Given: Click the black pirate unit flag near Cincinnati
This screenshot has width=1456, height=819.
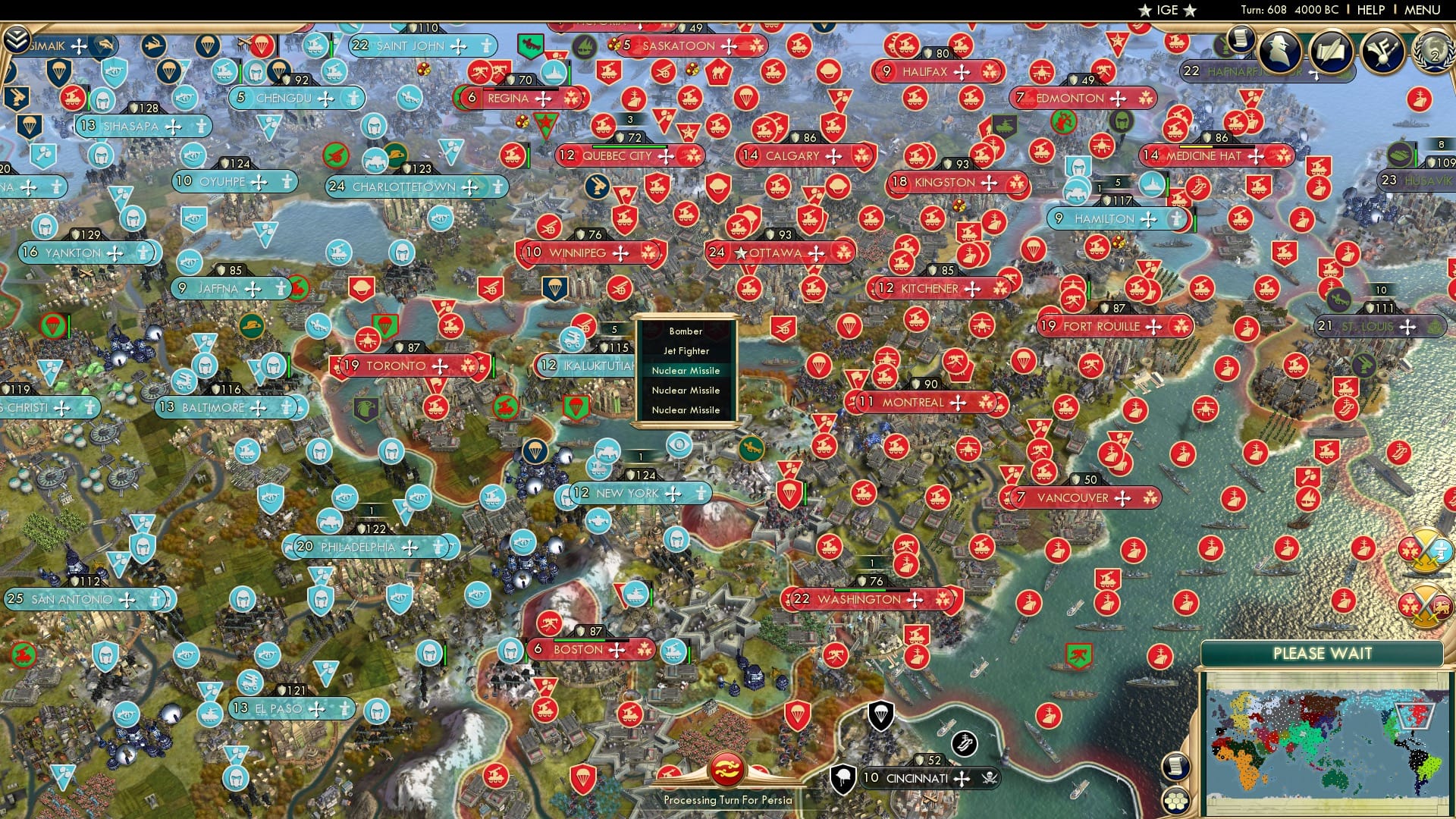Looking at the screenshot, I should pyautogui.click(x=963, y=743).
